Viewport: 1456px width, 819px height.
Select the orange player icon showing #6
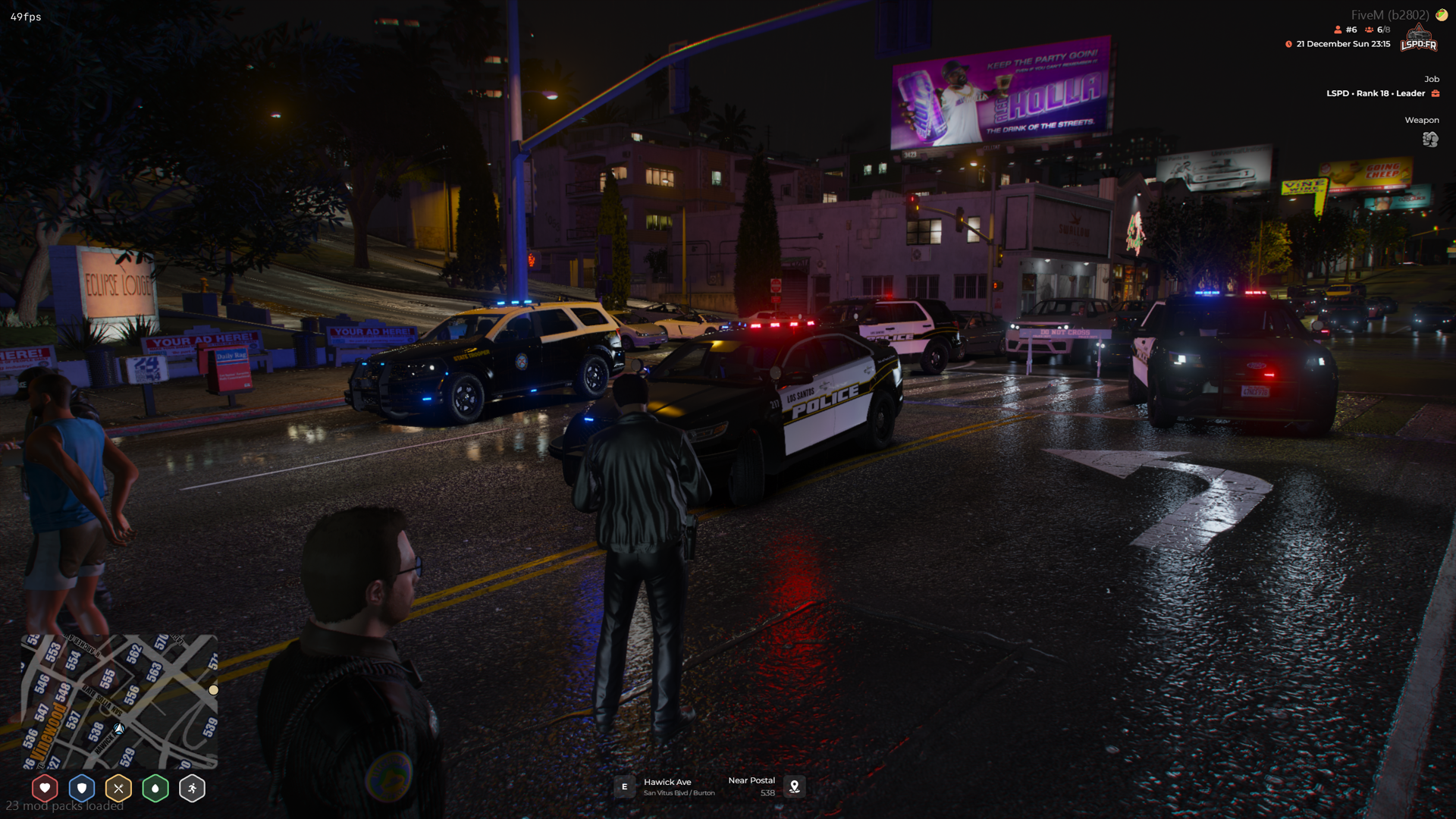click(x=1336, y=29)
